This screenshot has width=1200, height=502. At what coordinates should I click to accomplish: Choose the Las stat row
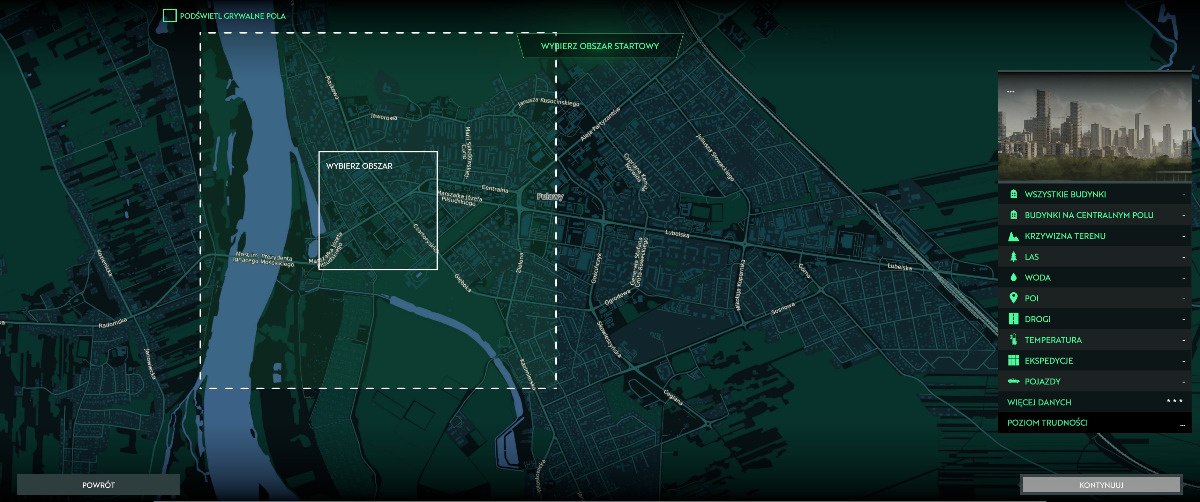tap(1095, 257)
